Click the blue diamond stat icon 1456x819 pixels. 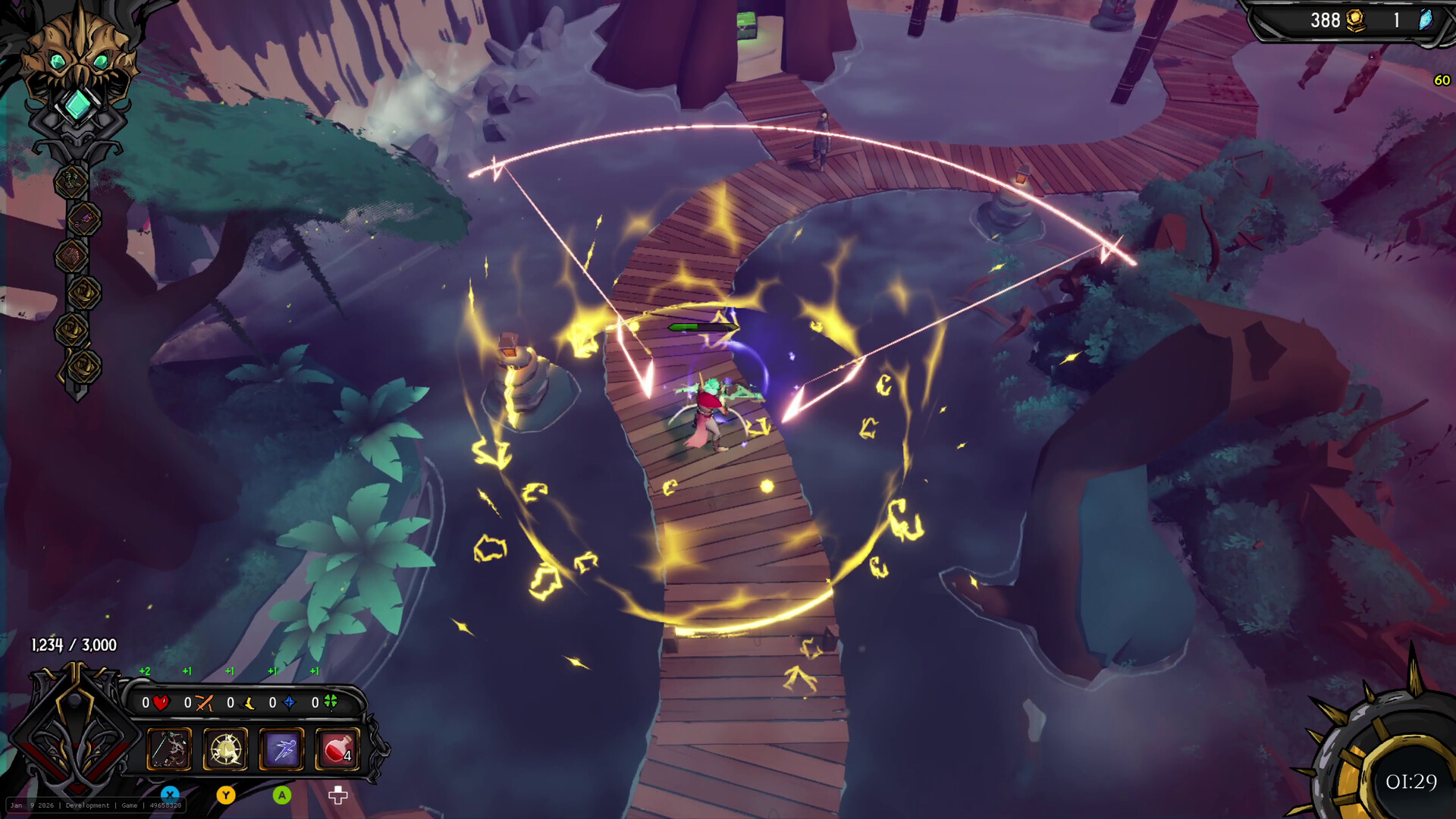click(290, 703)
